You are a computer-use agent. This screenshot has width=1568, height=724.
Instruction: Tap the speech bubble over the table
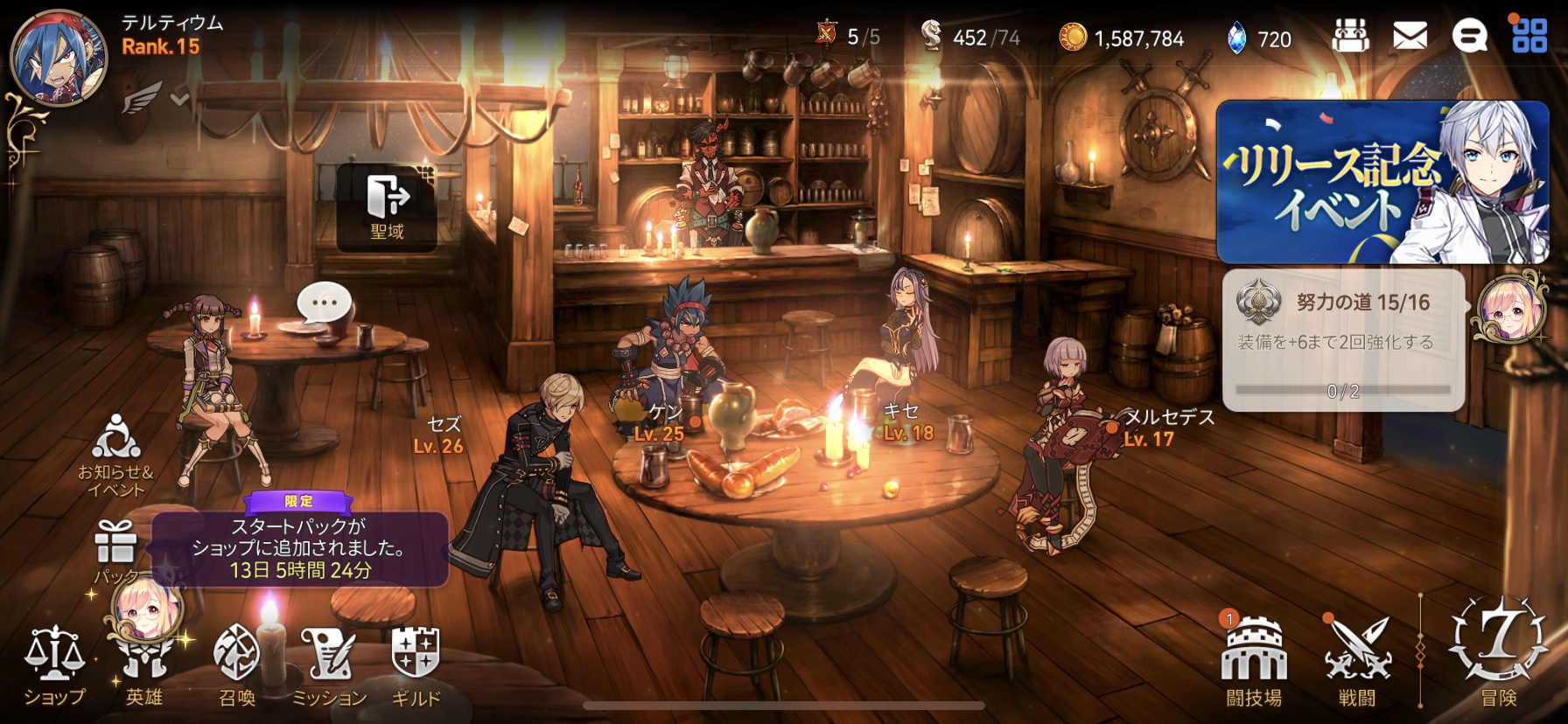(324, 303)
